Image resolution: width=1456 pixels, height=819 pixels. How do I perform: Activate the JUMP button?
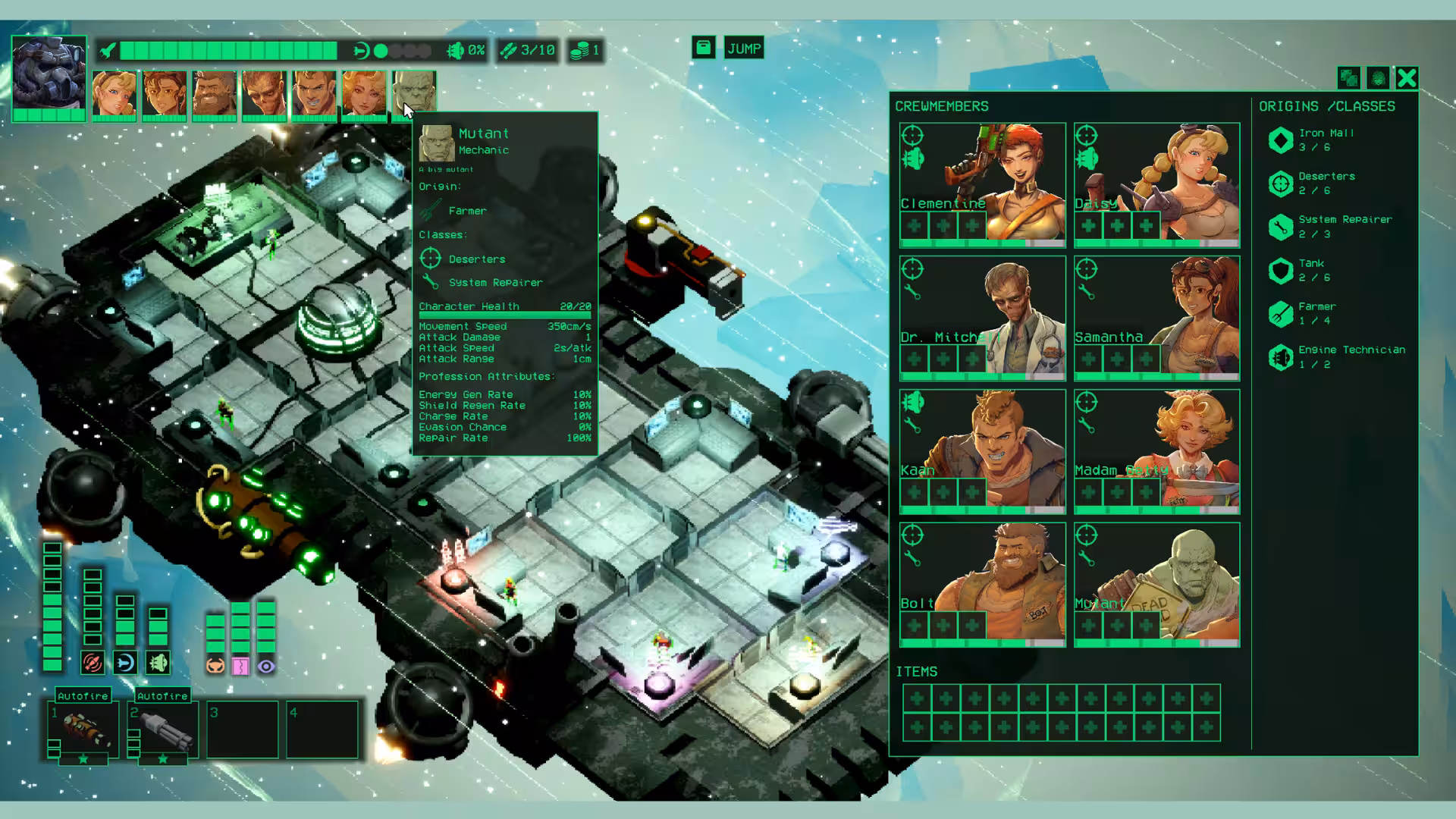point(743,49)
